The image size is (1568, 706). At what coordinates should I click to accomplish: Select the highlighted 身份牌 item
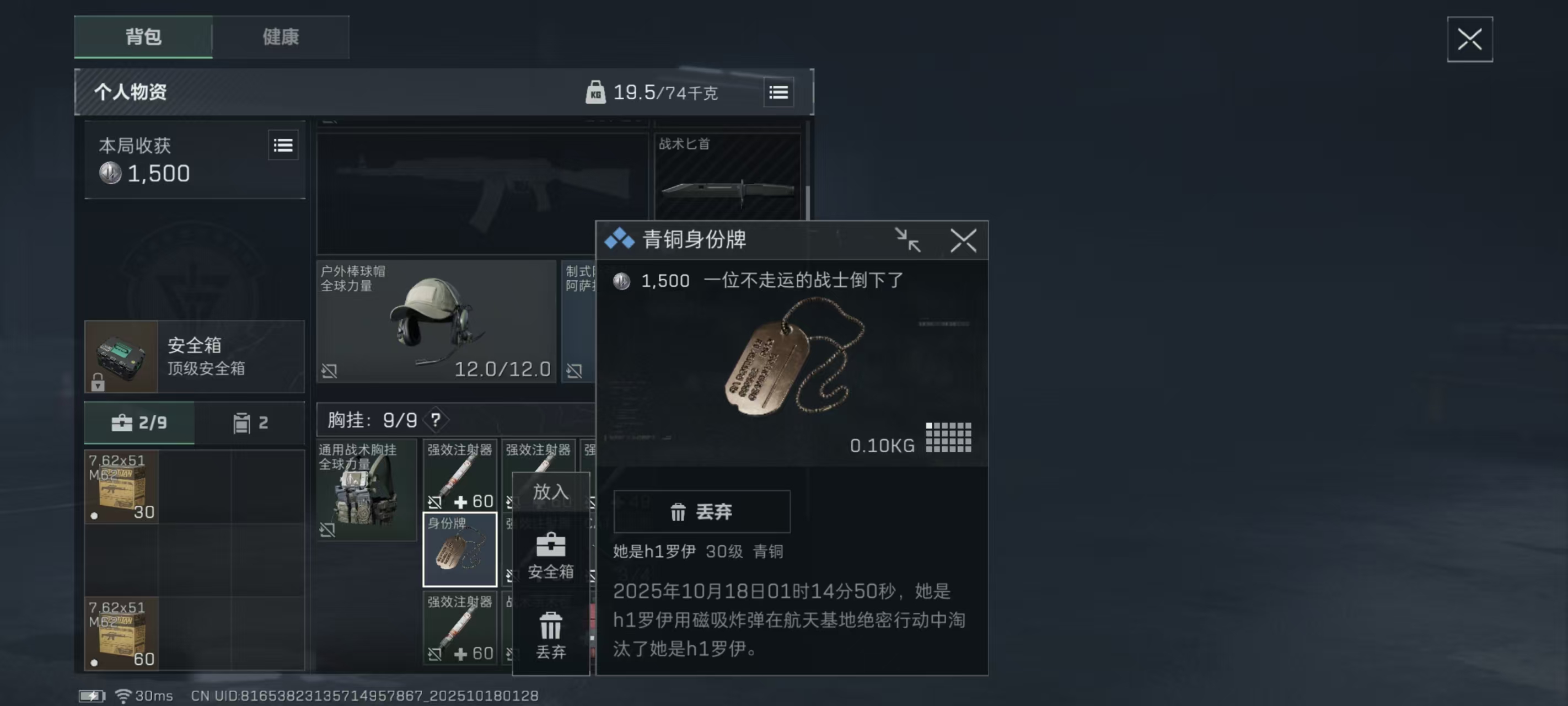click(x=460, y=548)
